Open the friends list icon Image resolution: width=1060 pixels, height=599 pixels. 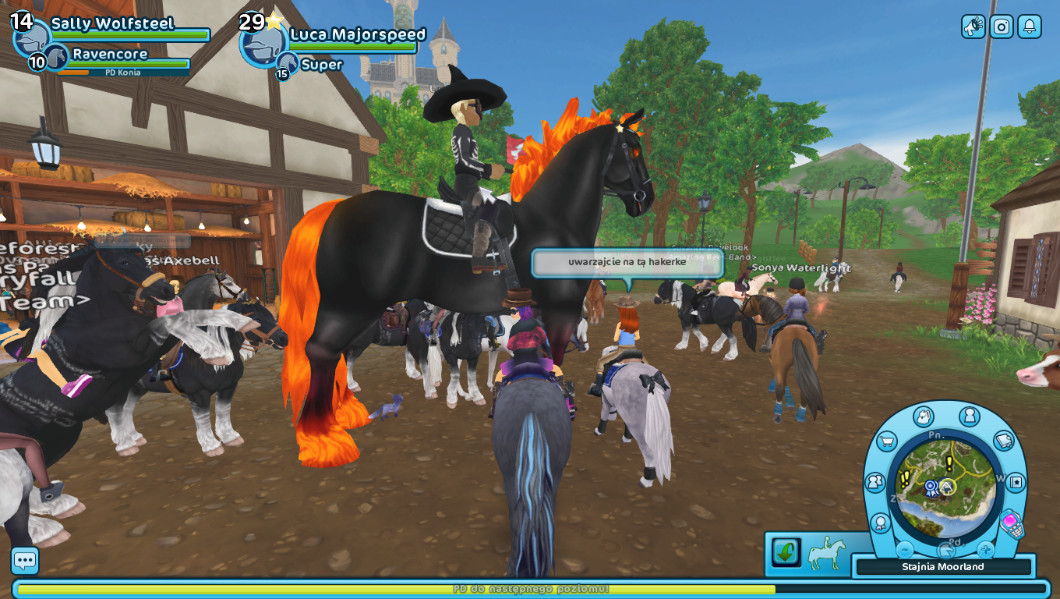click(x=875, y=482)
